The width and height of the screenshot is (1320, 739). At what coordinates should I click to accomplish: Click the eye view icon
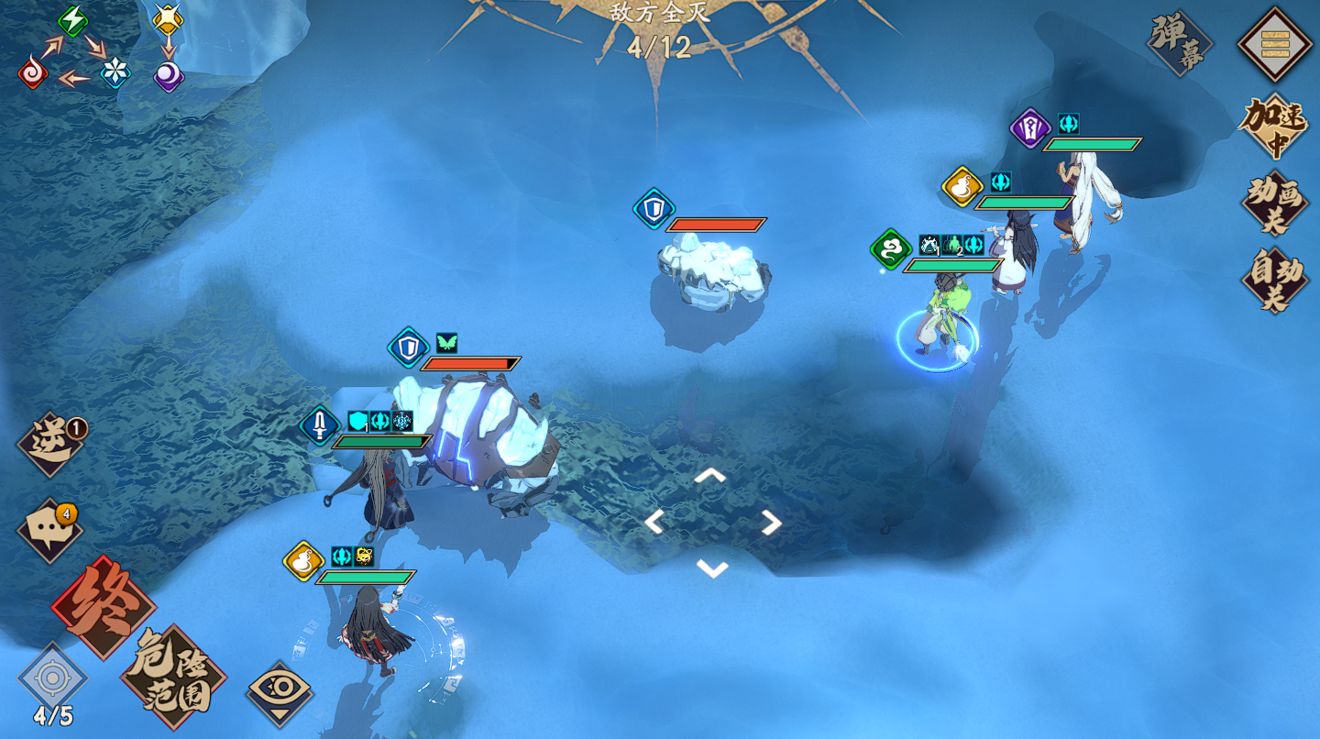click(280, 692)
